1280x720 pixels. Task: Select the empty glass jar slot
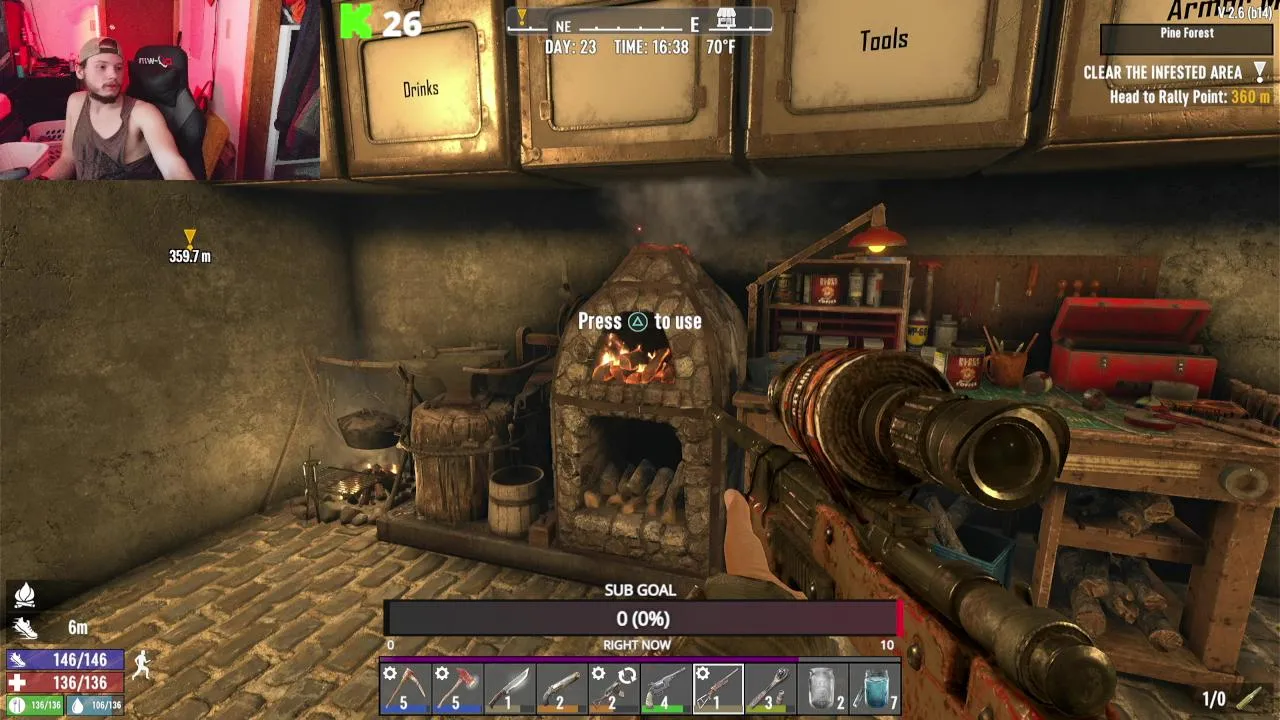coord(822,689)
